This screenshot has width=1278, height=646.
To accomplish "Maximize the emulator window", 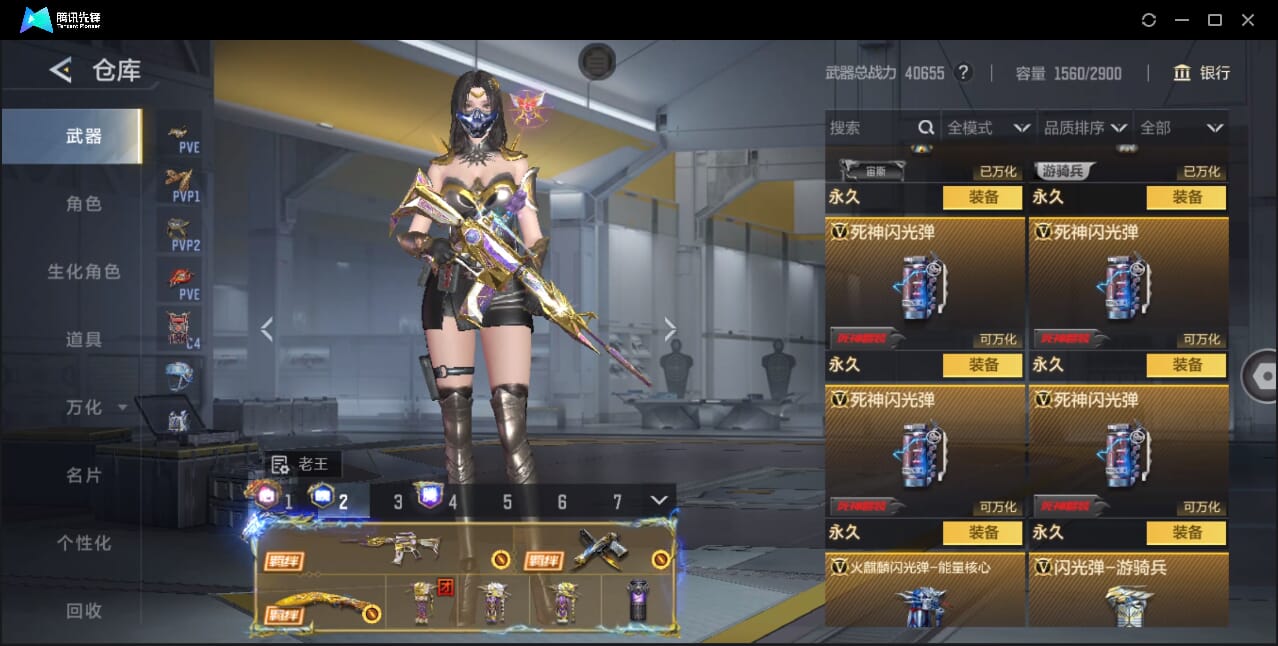I will point(1214,20).
